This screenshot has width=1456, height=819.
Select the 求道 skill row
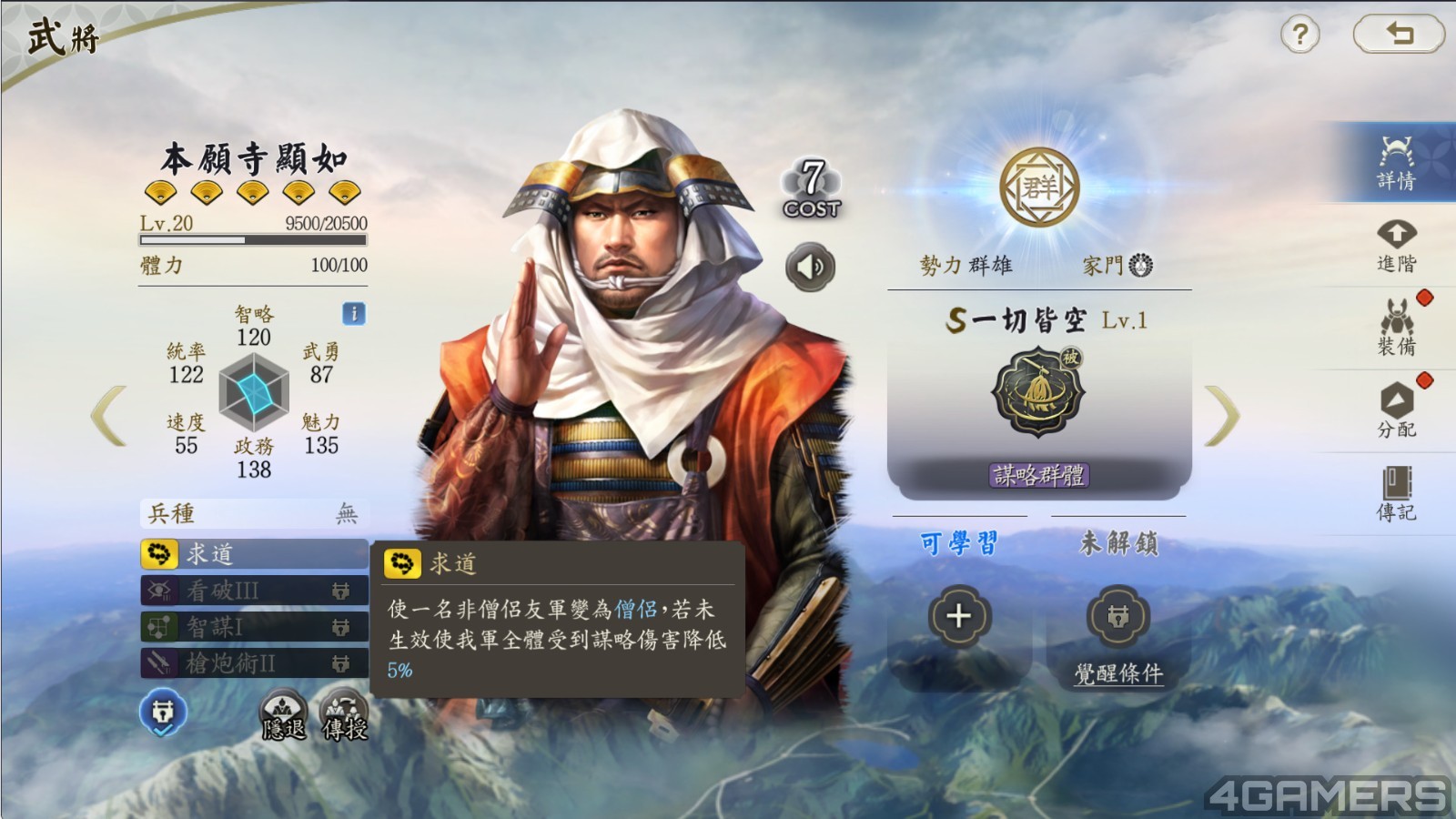[254, 553]
